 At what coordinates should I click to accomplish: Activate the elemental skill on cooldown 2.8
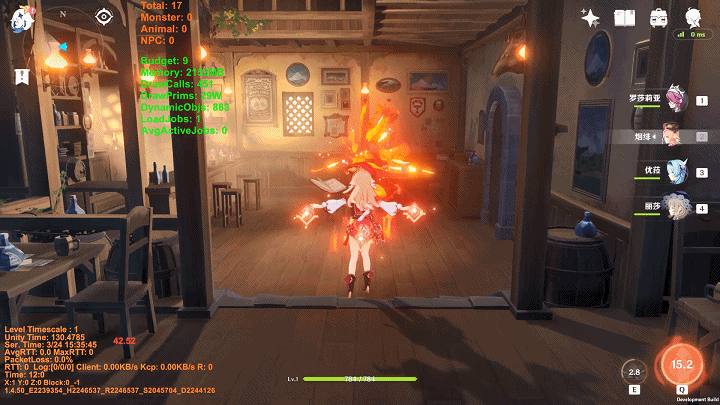coord(633,371)
